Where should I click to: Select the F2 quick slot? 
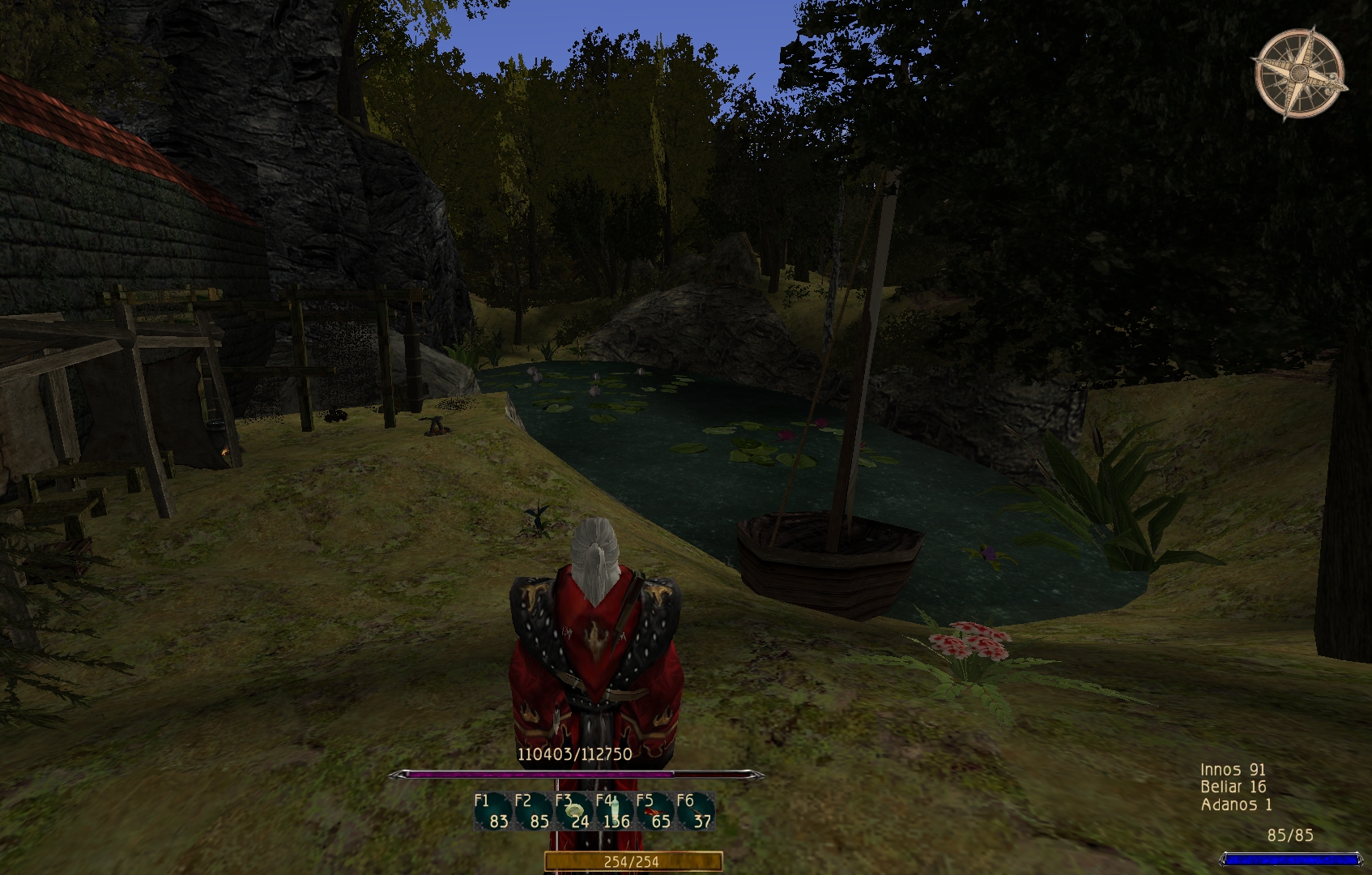tap(533, 812)
